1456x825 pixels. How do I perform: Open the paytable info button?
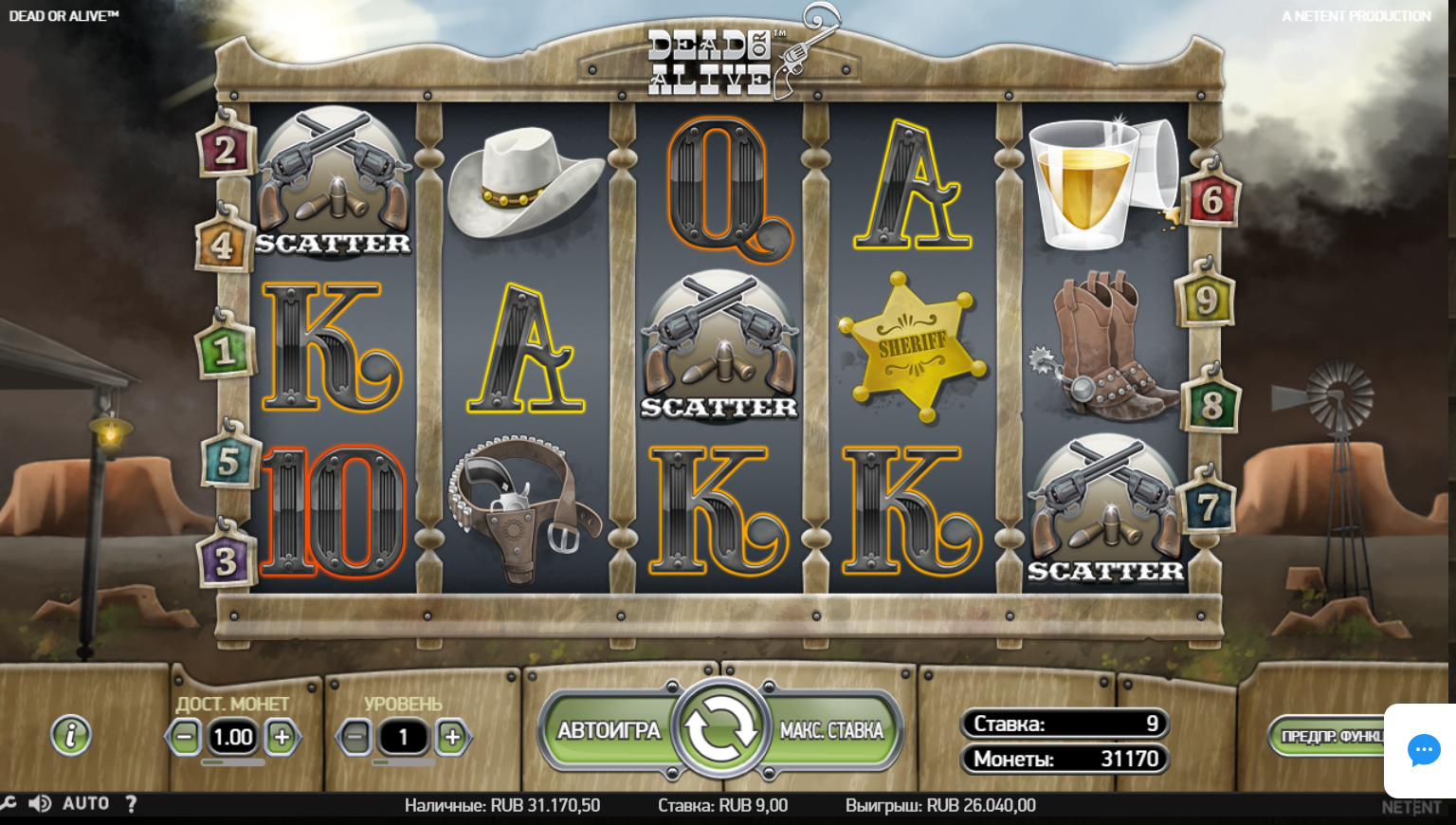point(71,735)
